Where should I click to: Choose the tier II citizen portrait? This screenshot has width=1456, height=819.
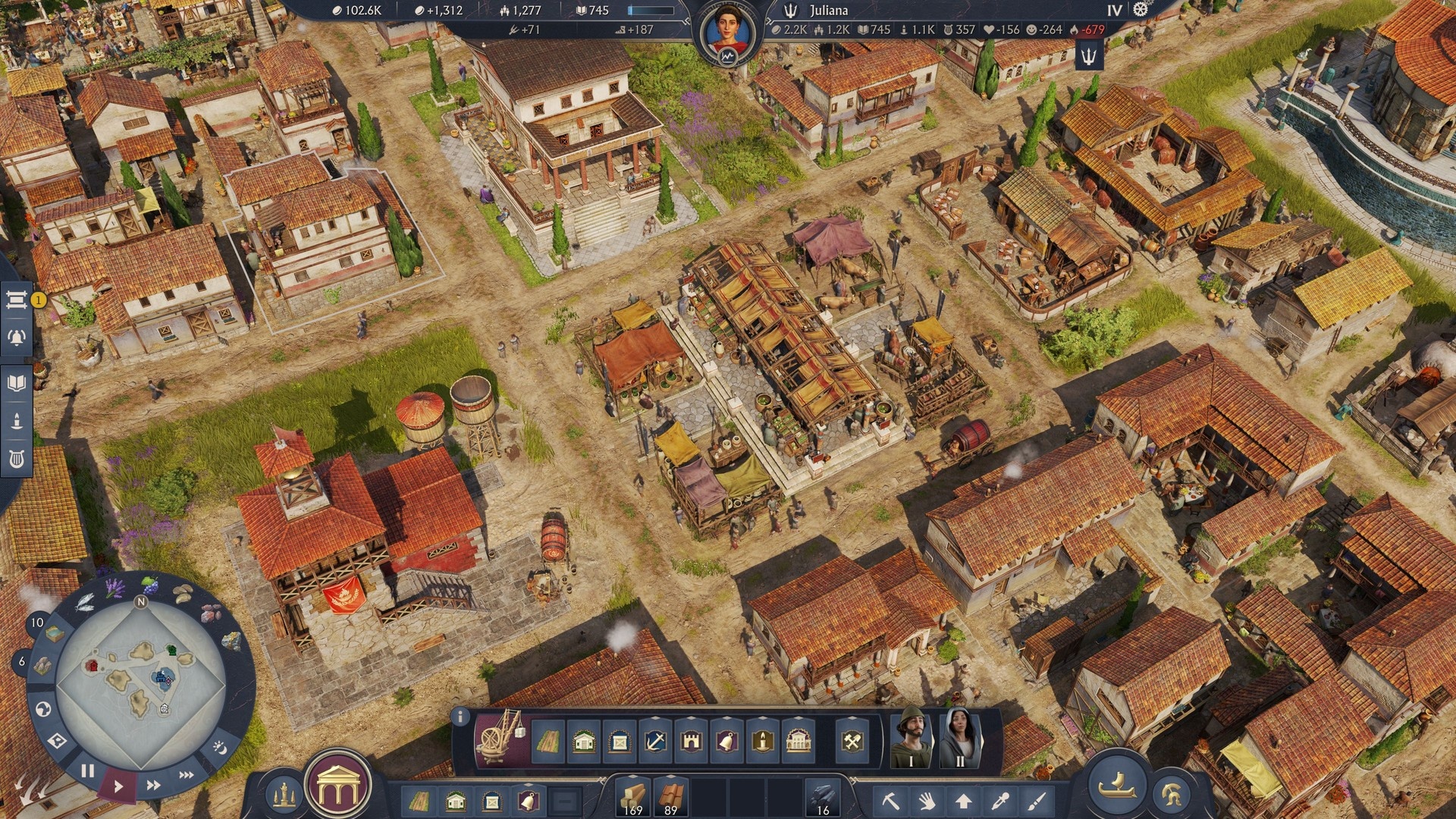pos(959,737)
